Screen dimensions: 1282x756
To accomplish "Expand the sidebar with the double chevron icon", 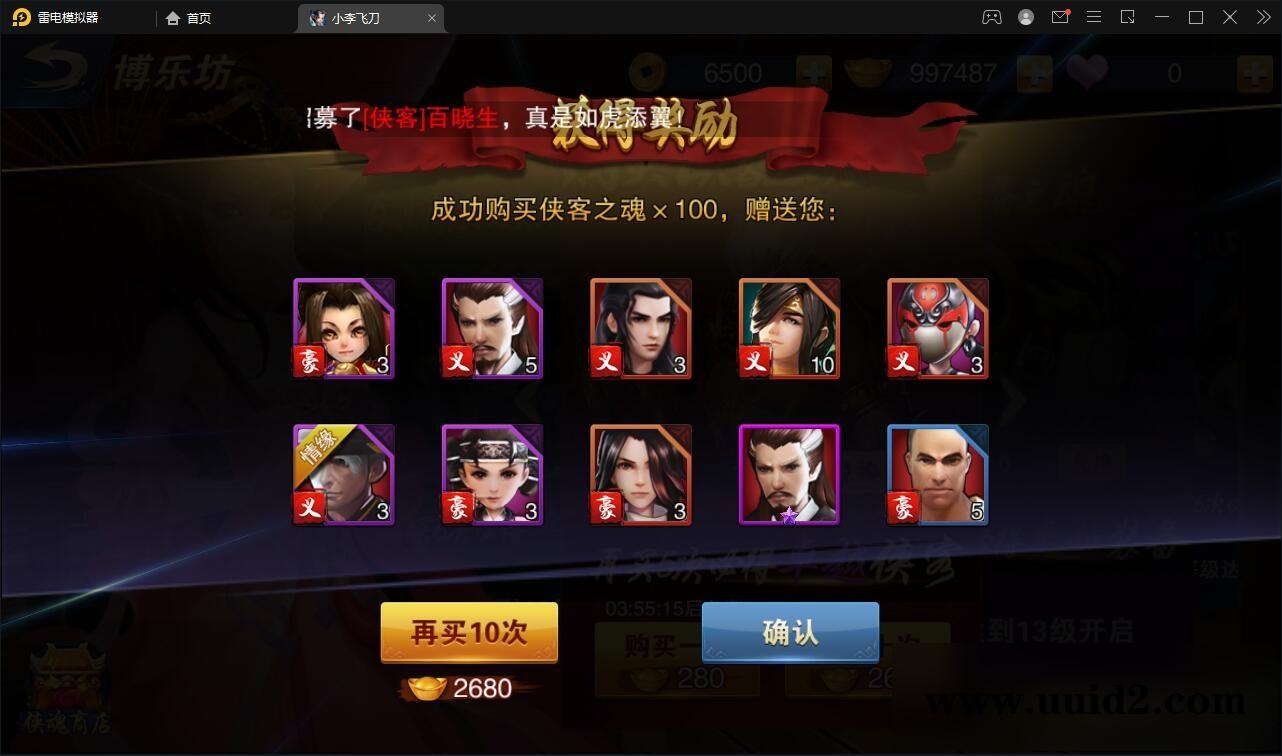I will 1262,17.
